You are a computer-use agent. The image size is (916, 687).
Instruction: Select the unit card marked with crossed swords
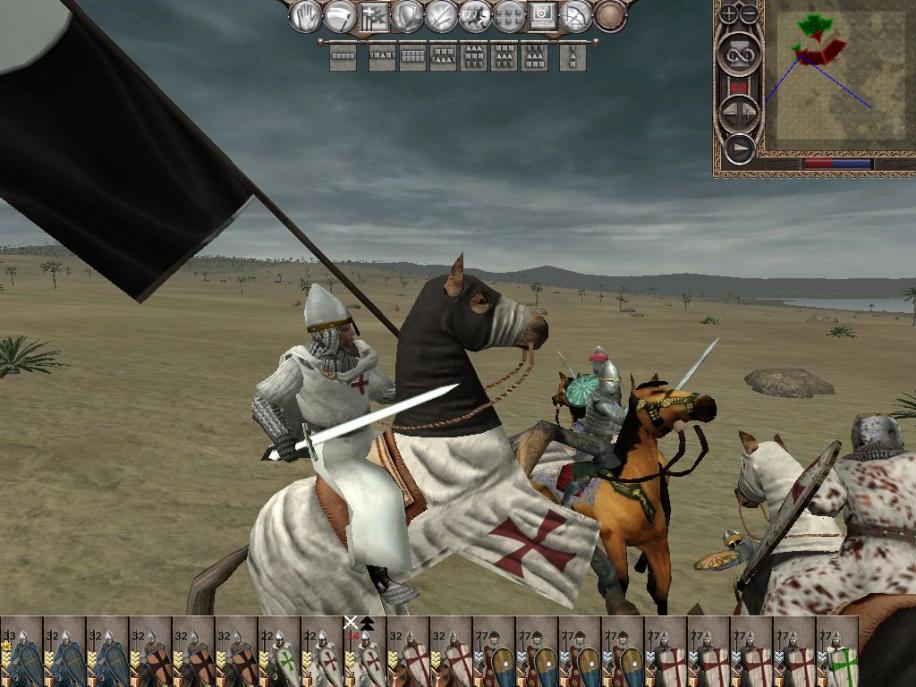coord(365,653)
